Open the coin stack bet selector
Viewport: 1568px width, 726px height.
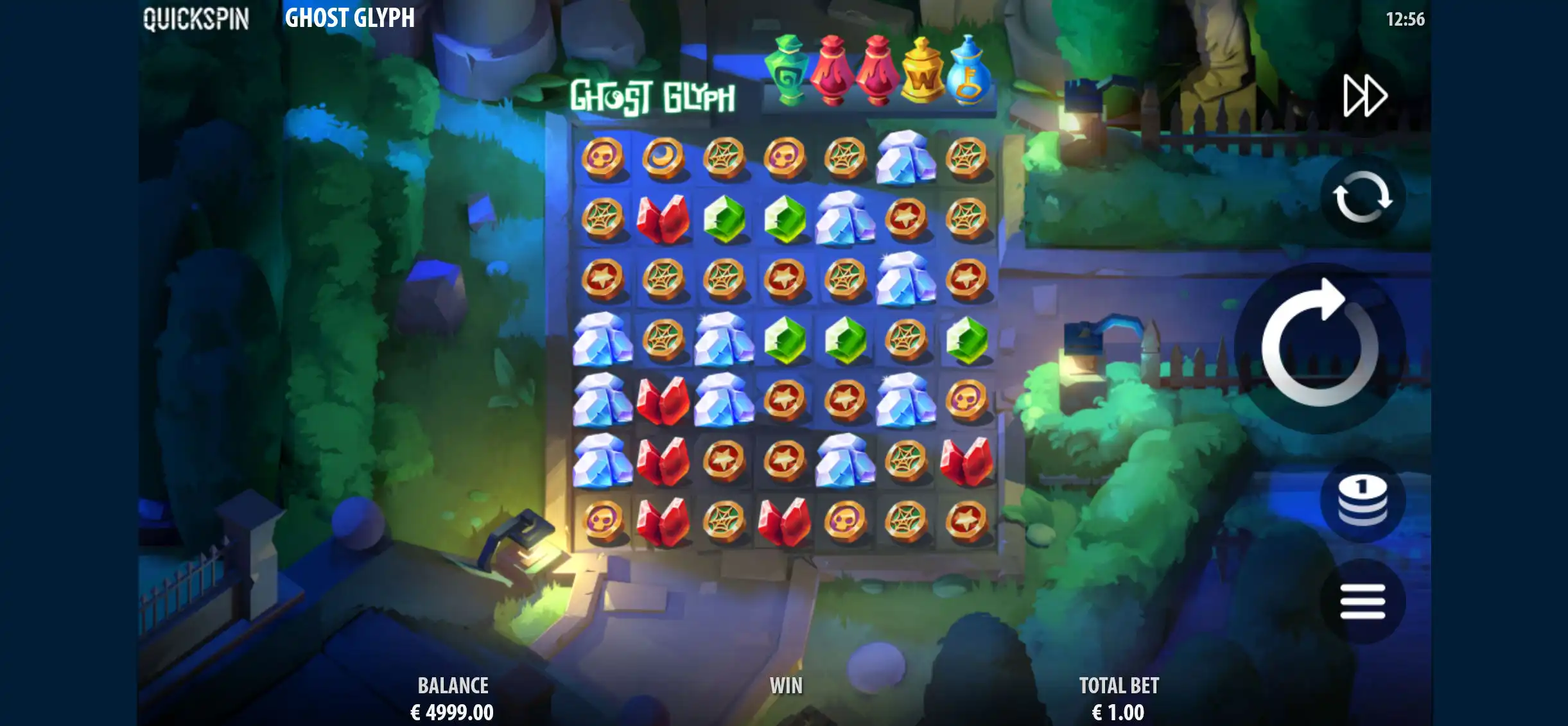pyautogui.click(x=1362, y=501)
